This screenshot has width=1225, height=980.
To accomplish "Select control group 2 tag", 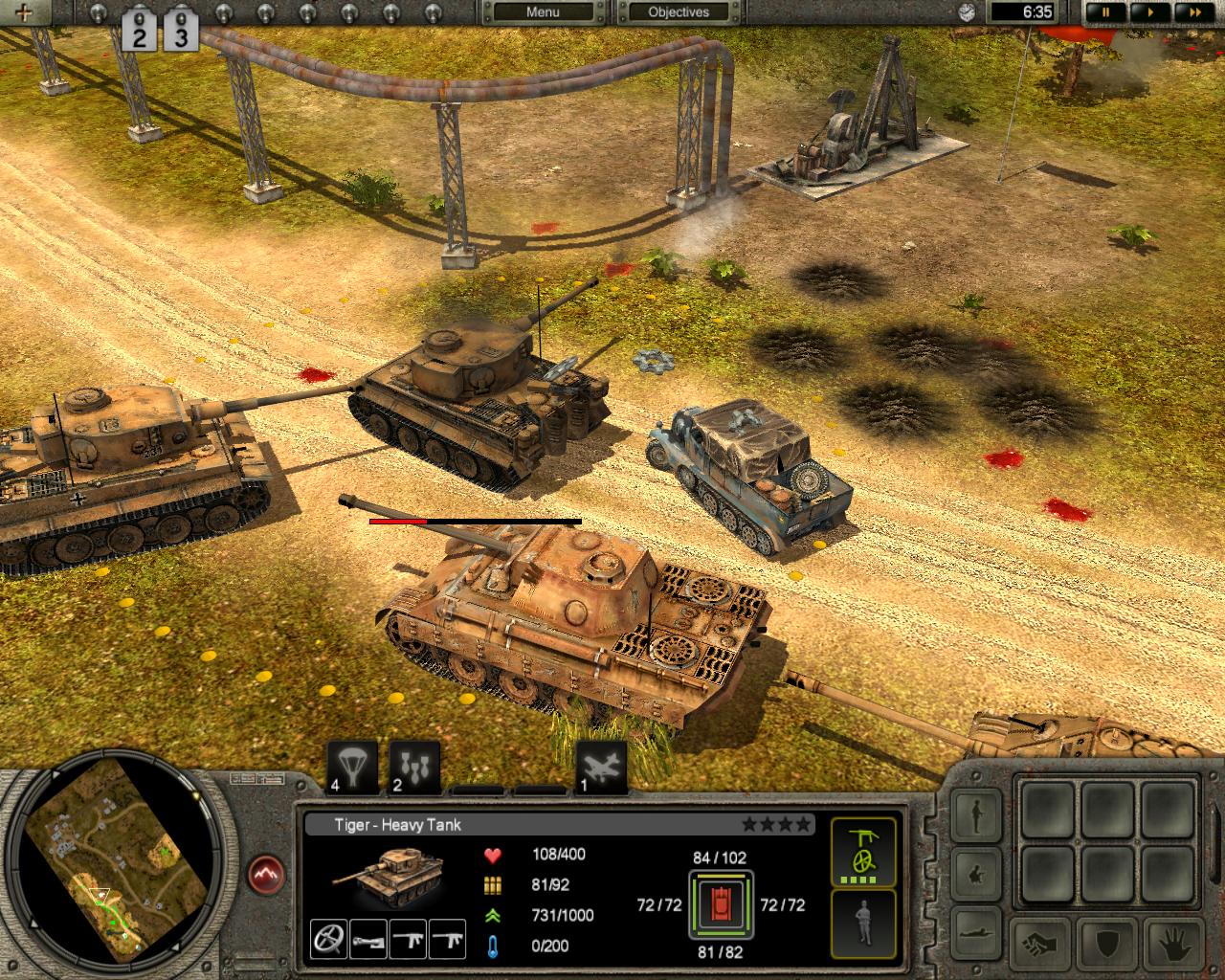I will point(140,31).
